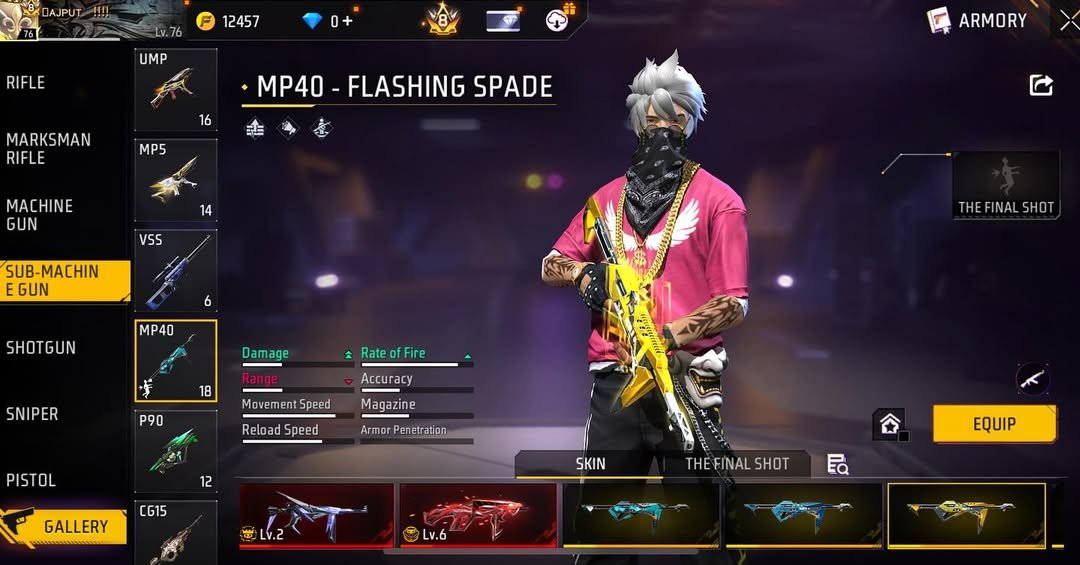Open the Sniper category

[x=32, y=414]
